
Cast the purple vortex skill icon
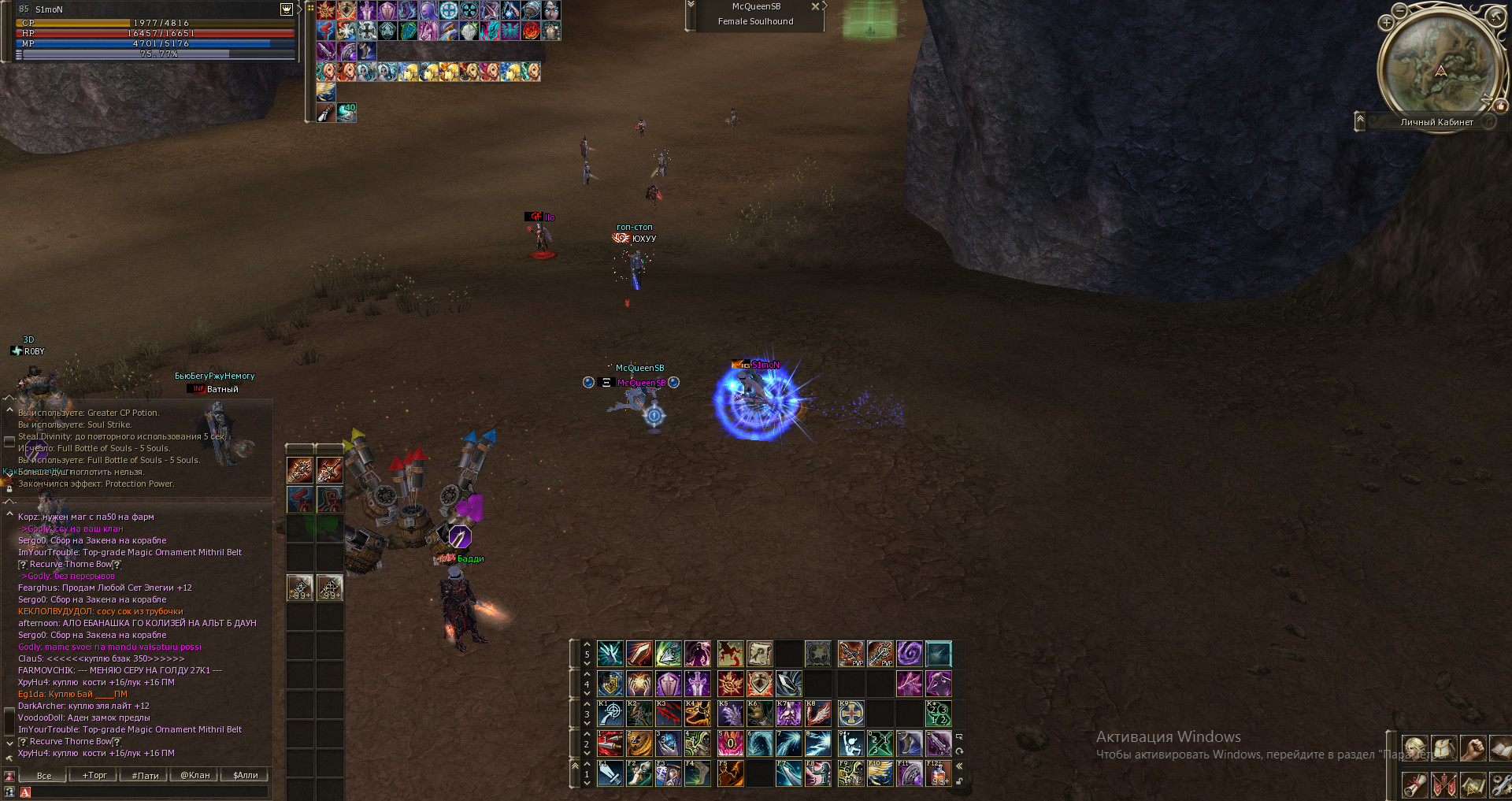point(909,654)
